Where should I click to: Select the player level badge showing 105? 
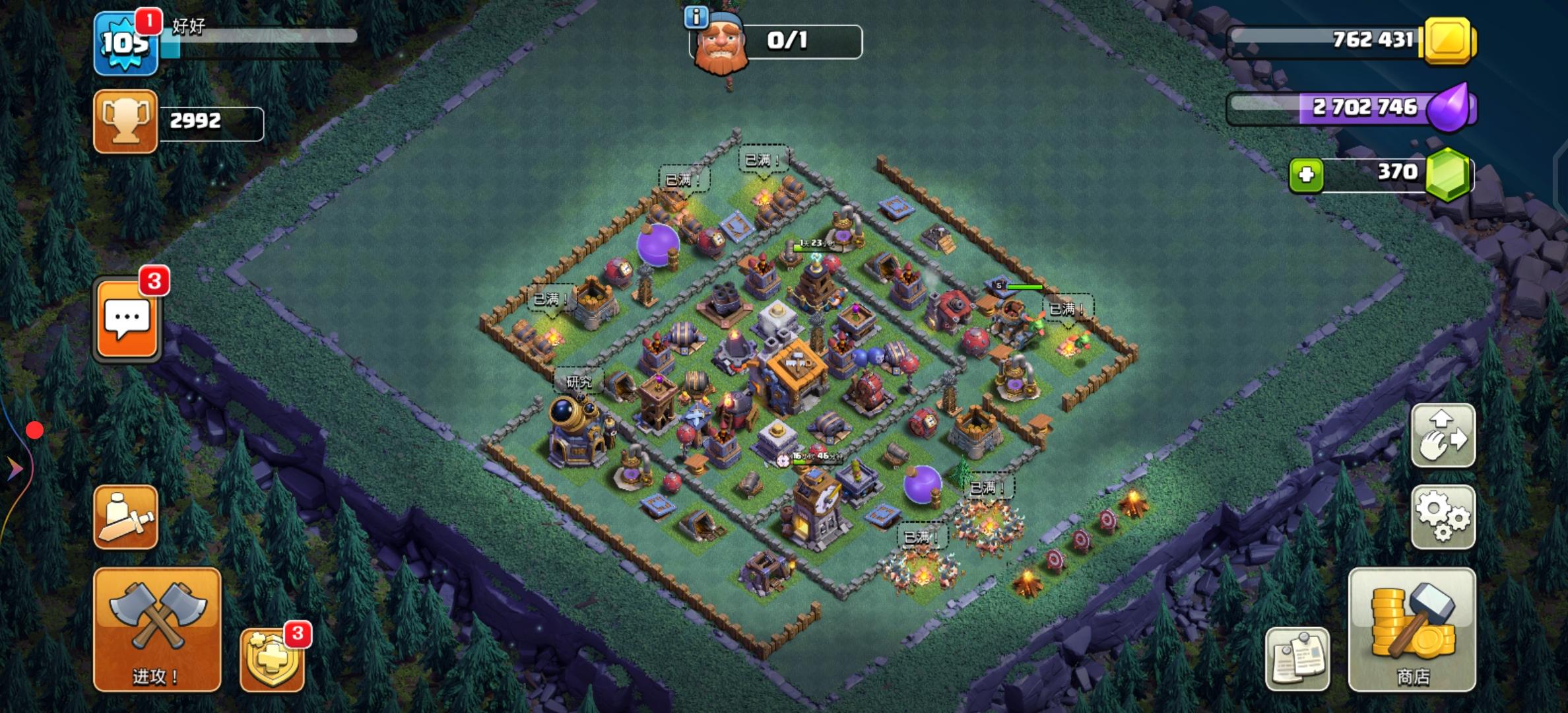point(125,43)
